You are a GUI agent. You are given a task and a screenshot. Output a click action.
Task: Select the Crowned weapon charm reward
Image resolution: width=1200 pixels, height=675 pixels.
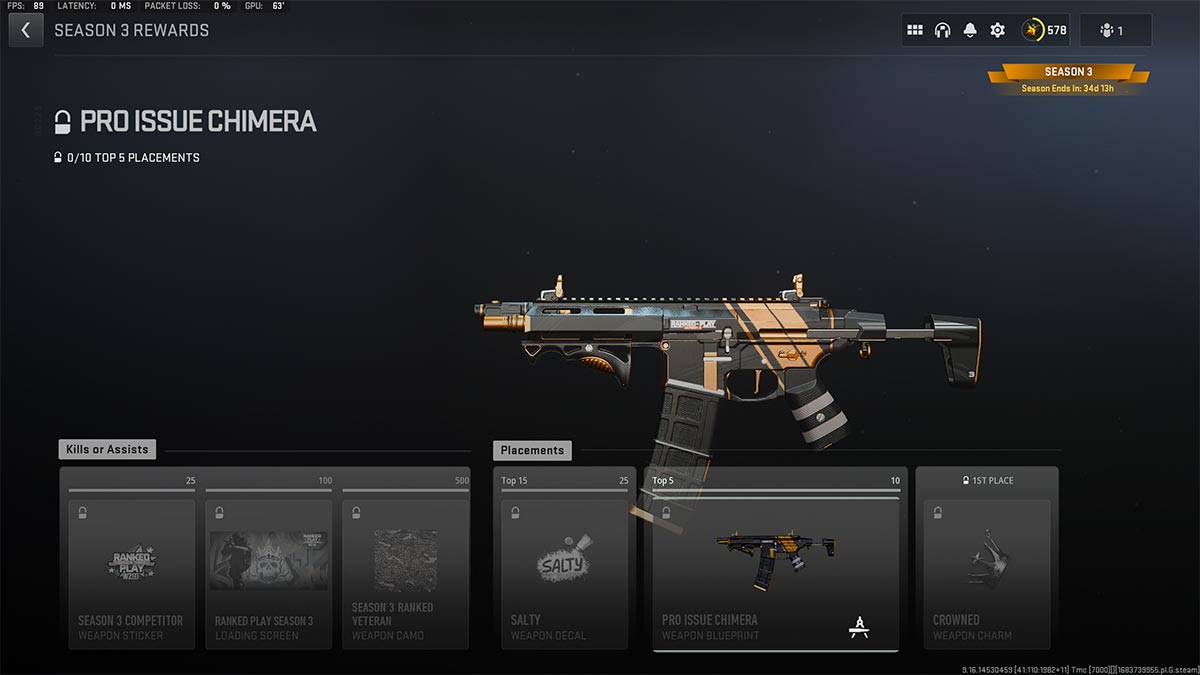[x=987, y=573]
